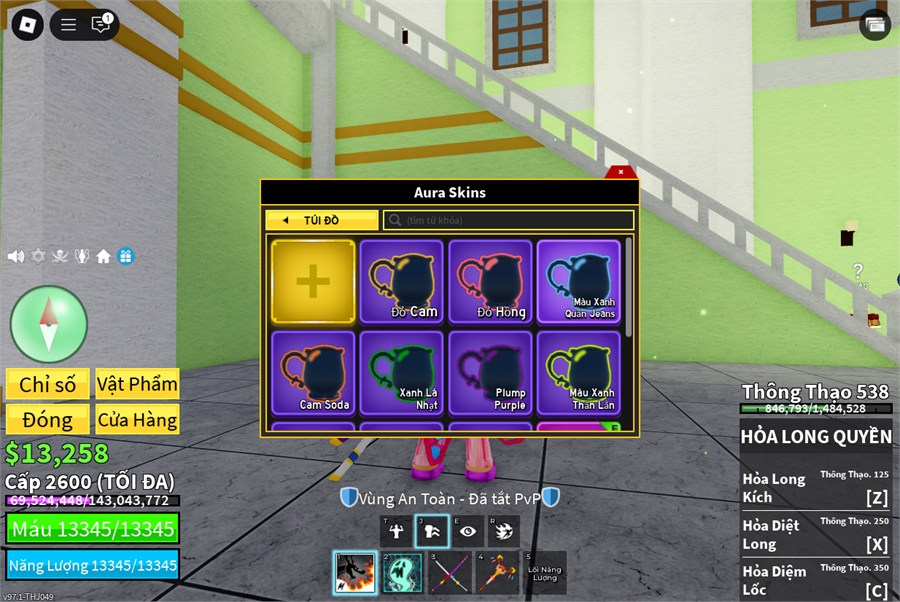Select the Đỏ Cam aura skin
Screen dimensions: 900x602
coord(401,282)
